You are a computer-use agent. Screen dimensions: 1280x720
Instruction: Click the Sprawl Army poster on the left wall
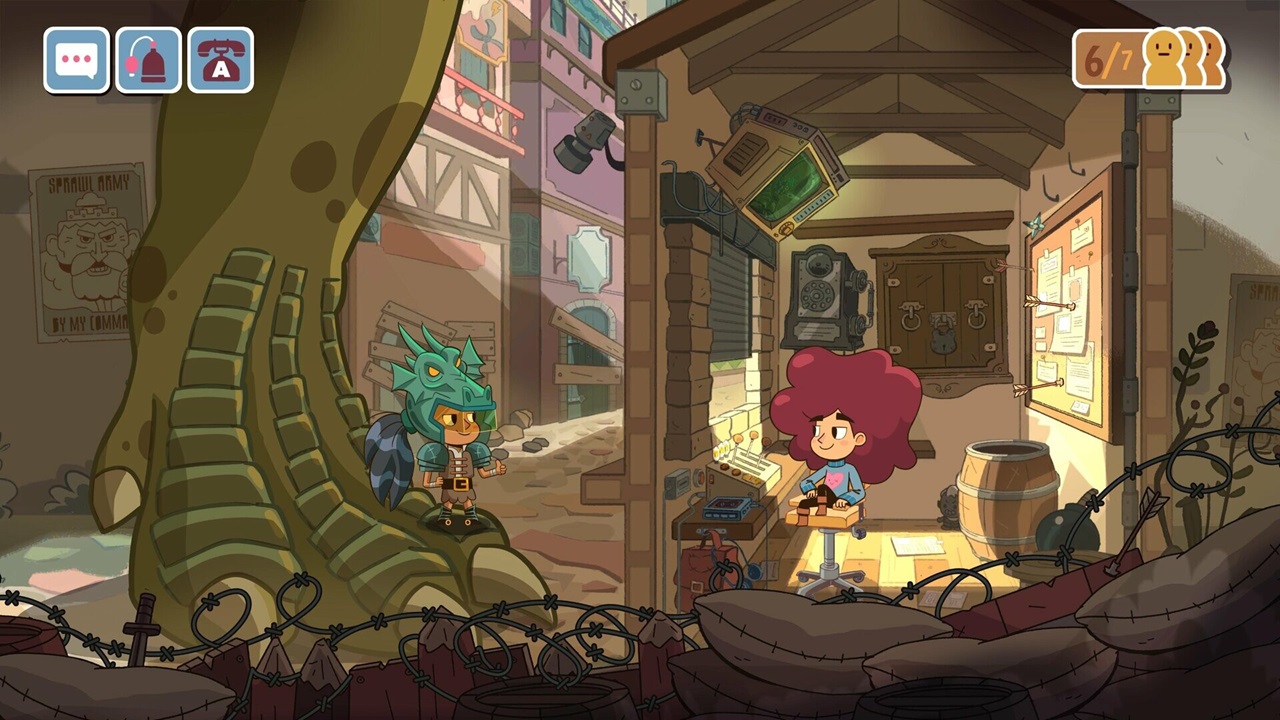(x=86, y=250)
